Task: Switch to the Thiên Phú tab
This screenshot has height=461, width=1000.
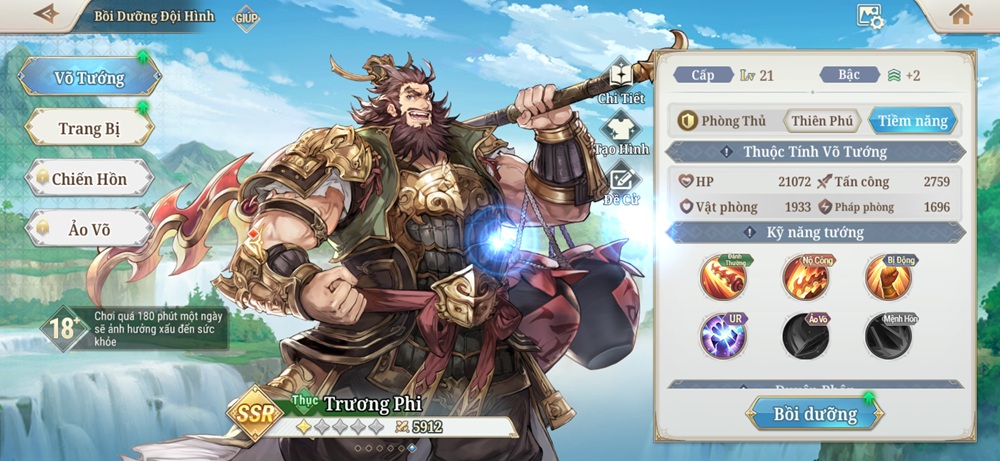Action: (x=823, y=121)
